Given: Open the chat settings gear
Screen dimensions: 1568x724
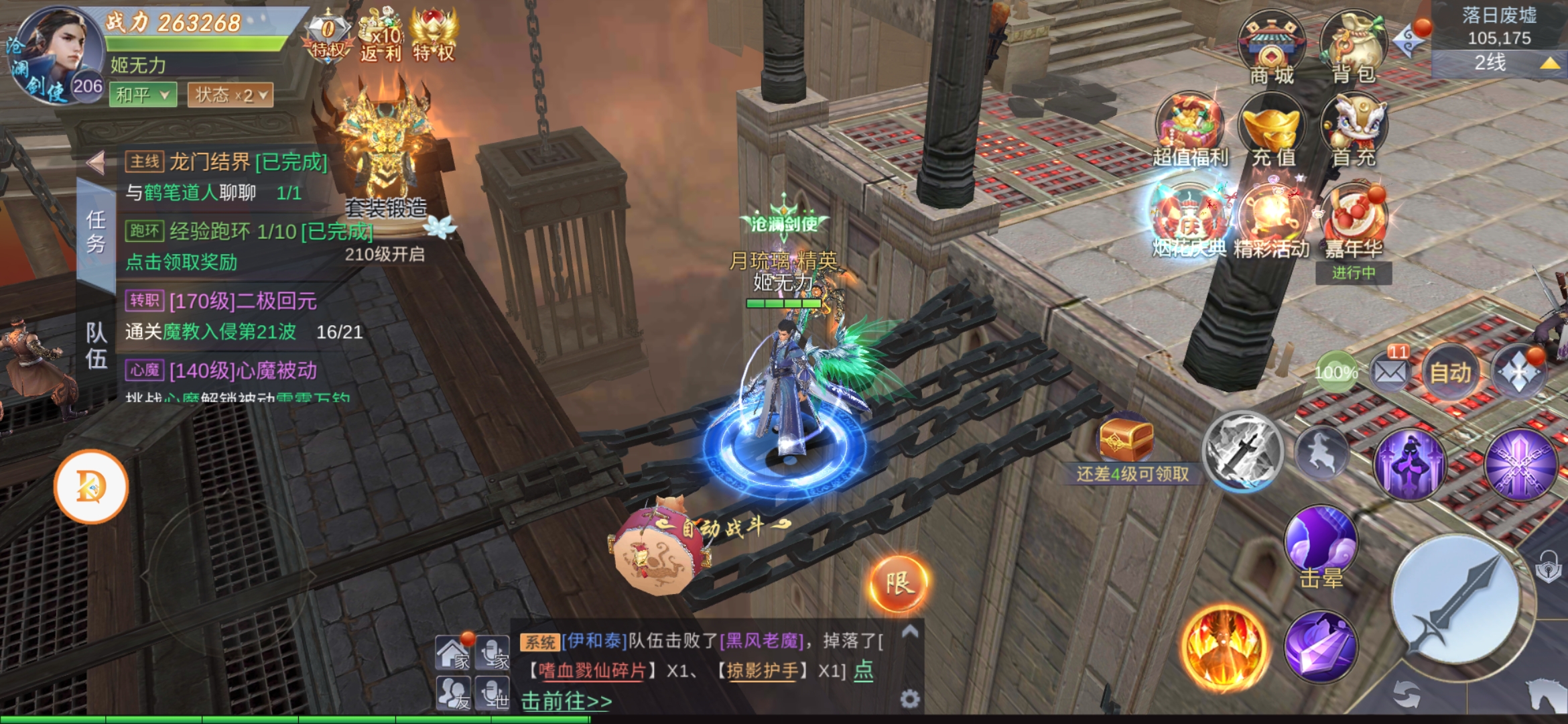Looking at the screenshot, I should point(909,699).
